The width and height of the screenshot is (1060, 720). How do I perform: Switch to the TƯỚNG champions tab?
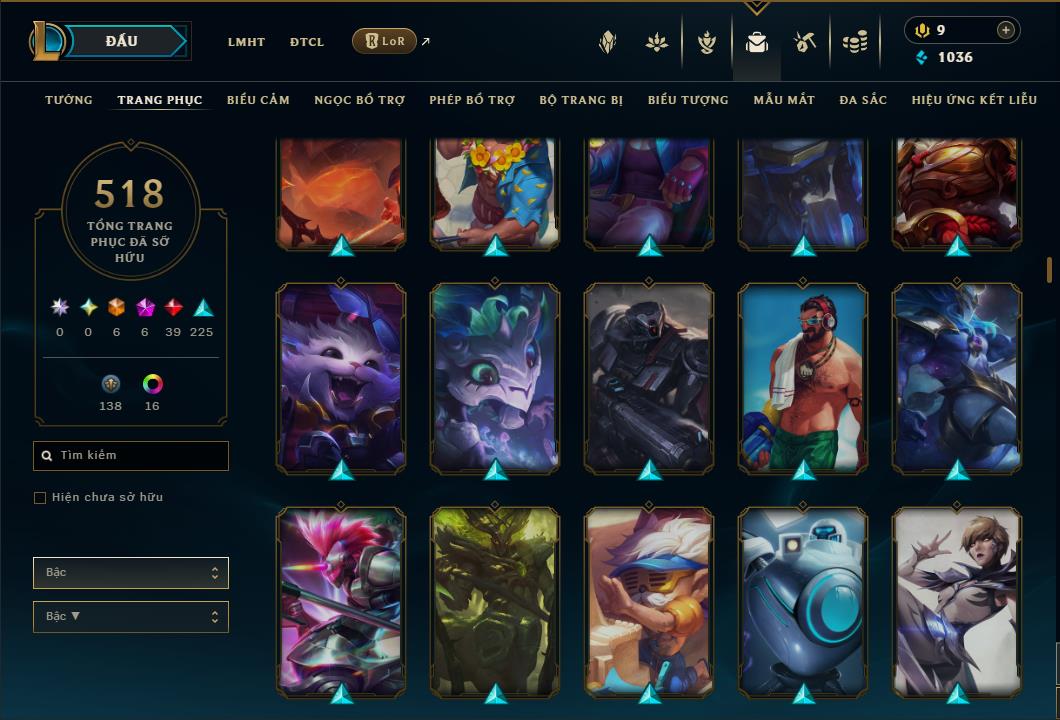(69, 100)
